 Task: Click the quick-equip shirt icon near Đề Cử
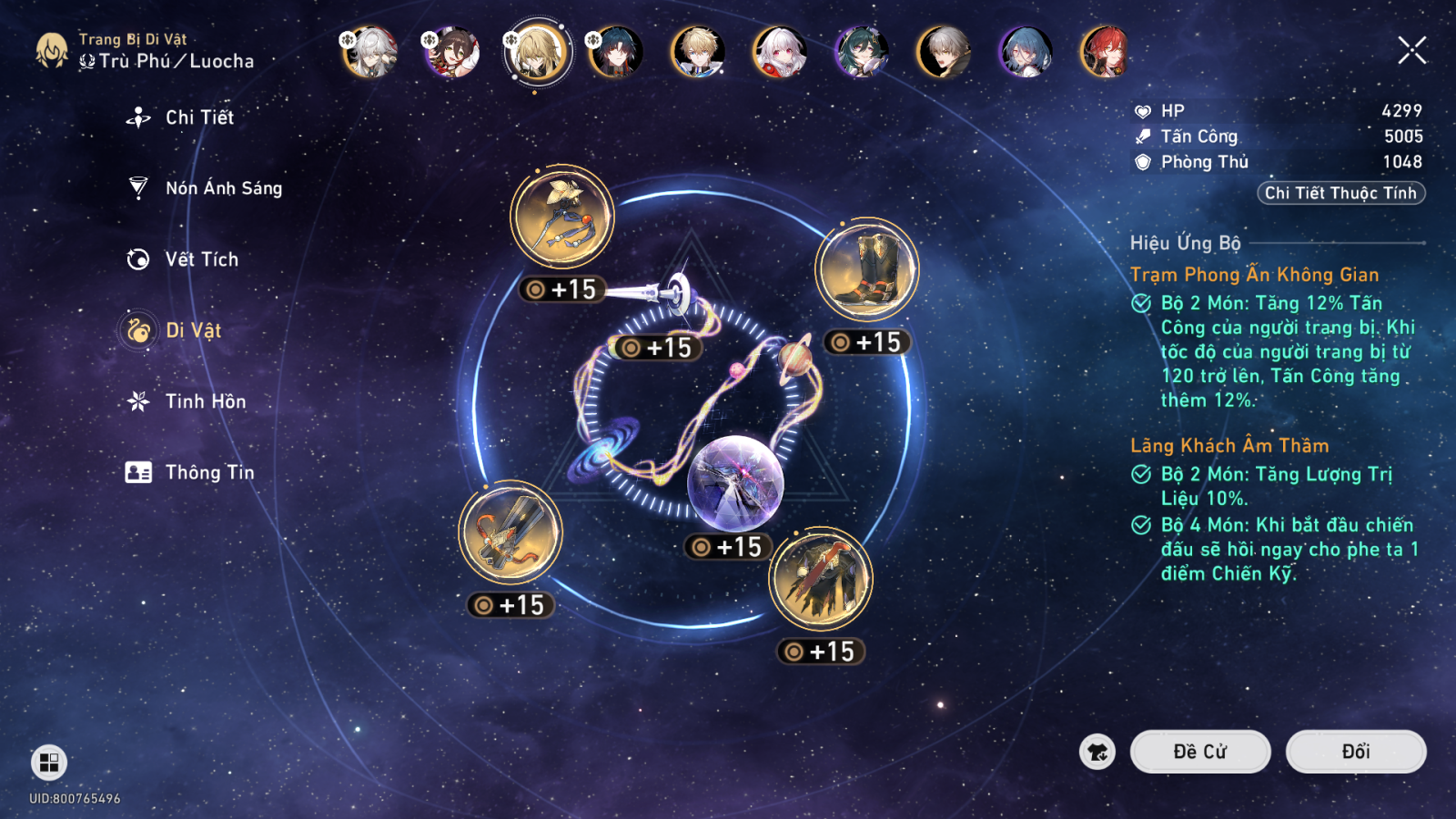[x=1098, y=751]
